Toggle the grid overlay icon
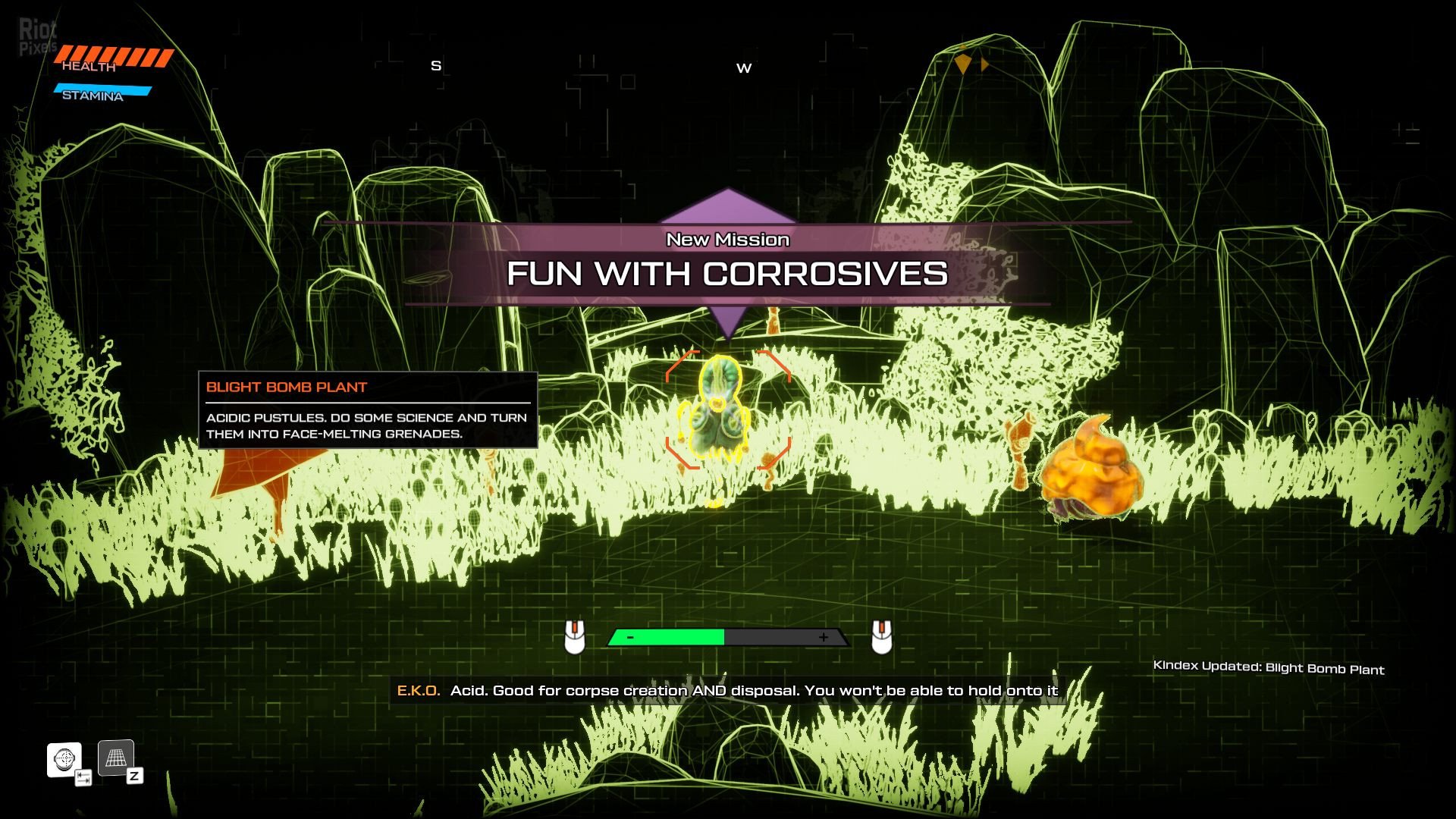This screenshot has height=819, width=1456. pyautogui.click(x=116, y=758)
